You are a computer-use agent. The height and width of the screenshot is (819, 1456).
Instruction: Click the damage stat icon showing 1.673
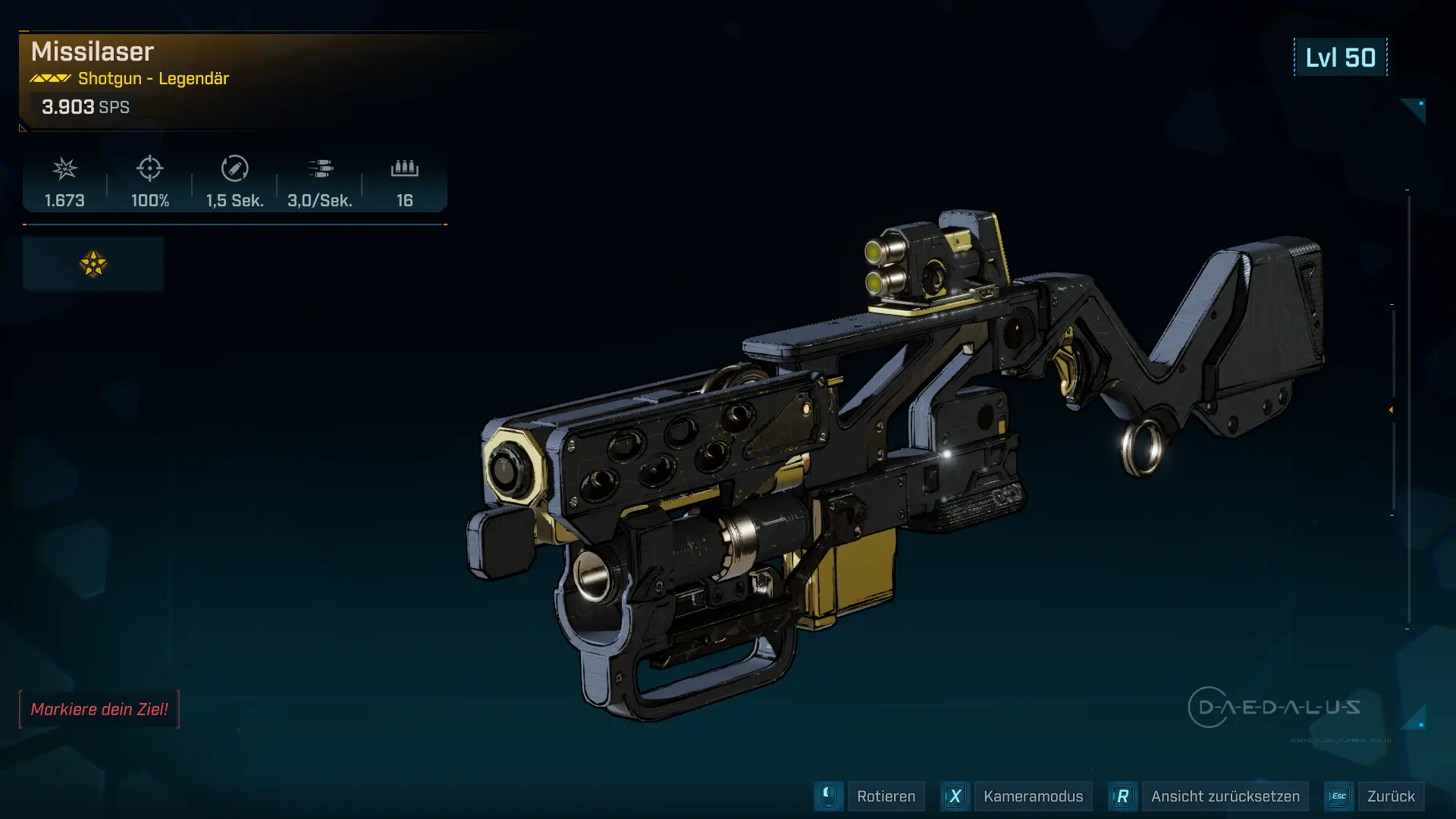point(65,168)
